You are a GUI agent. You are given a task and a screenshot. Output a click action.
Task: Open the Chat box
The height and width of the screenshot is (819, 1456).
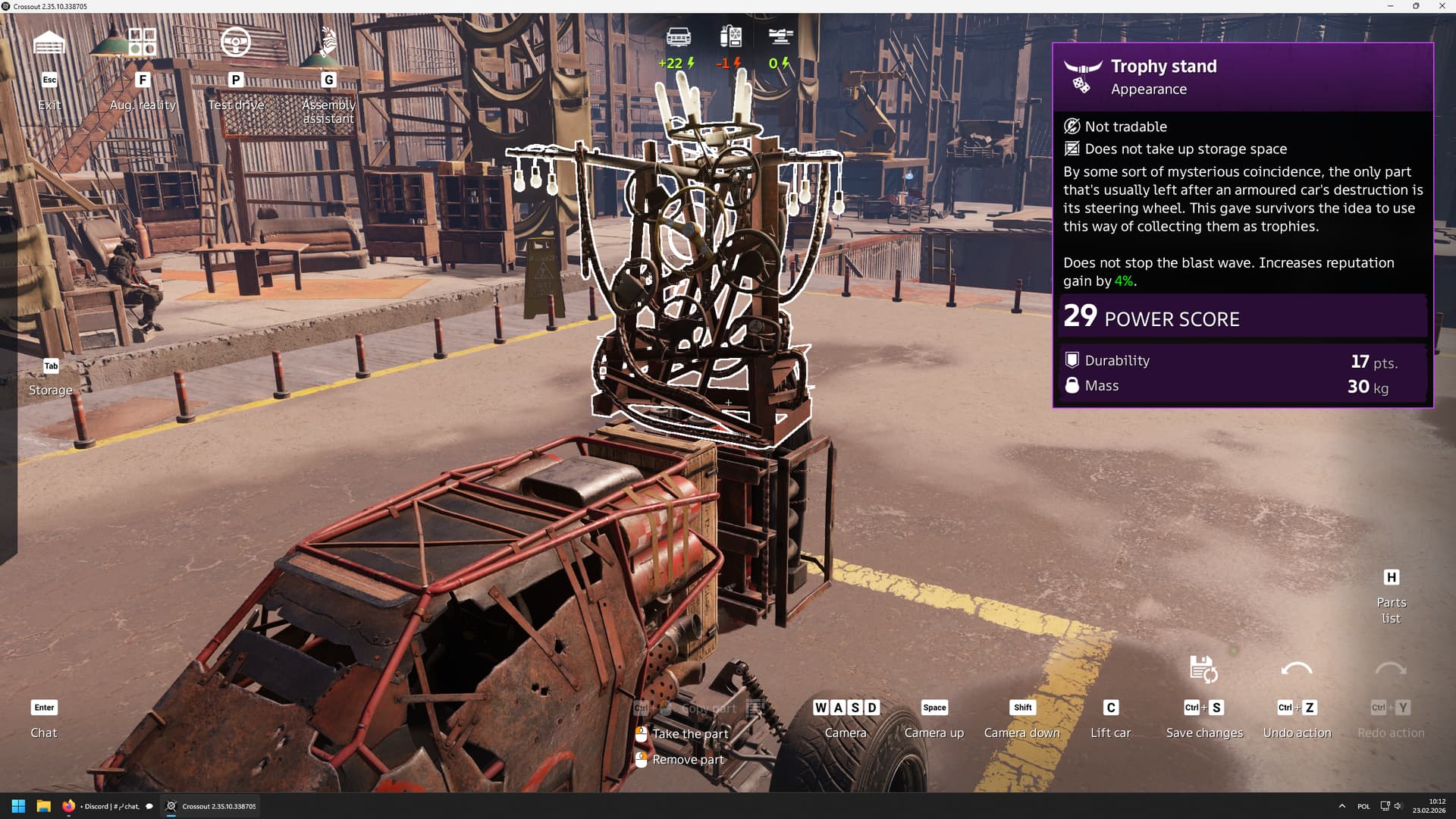(44, 719)
